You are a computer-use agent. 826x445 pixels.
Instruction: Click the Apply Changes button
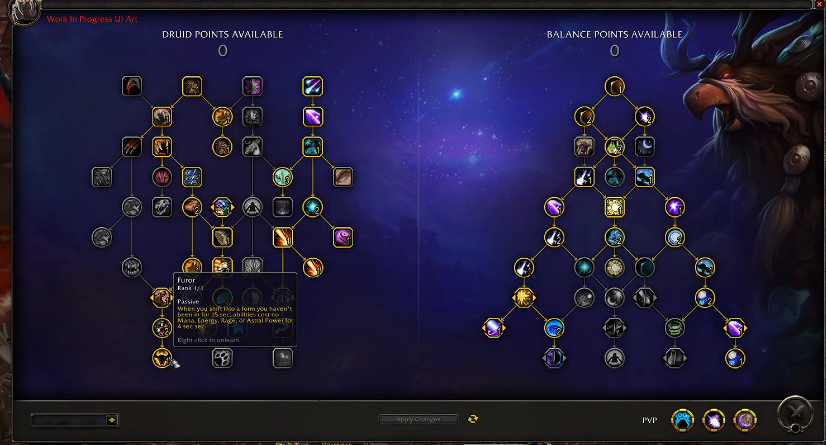(419, 419)
